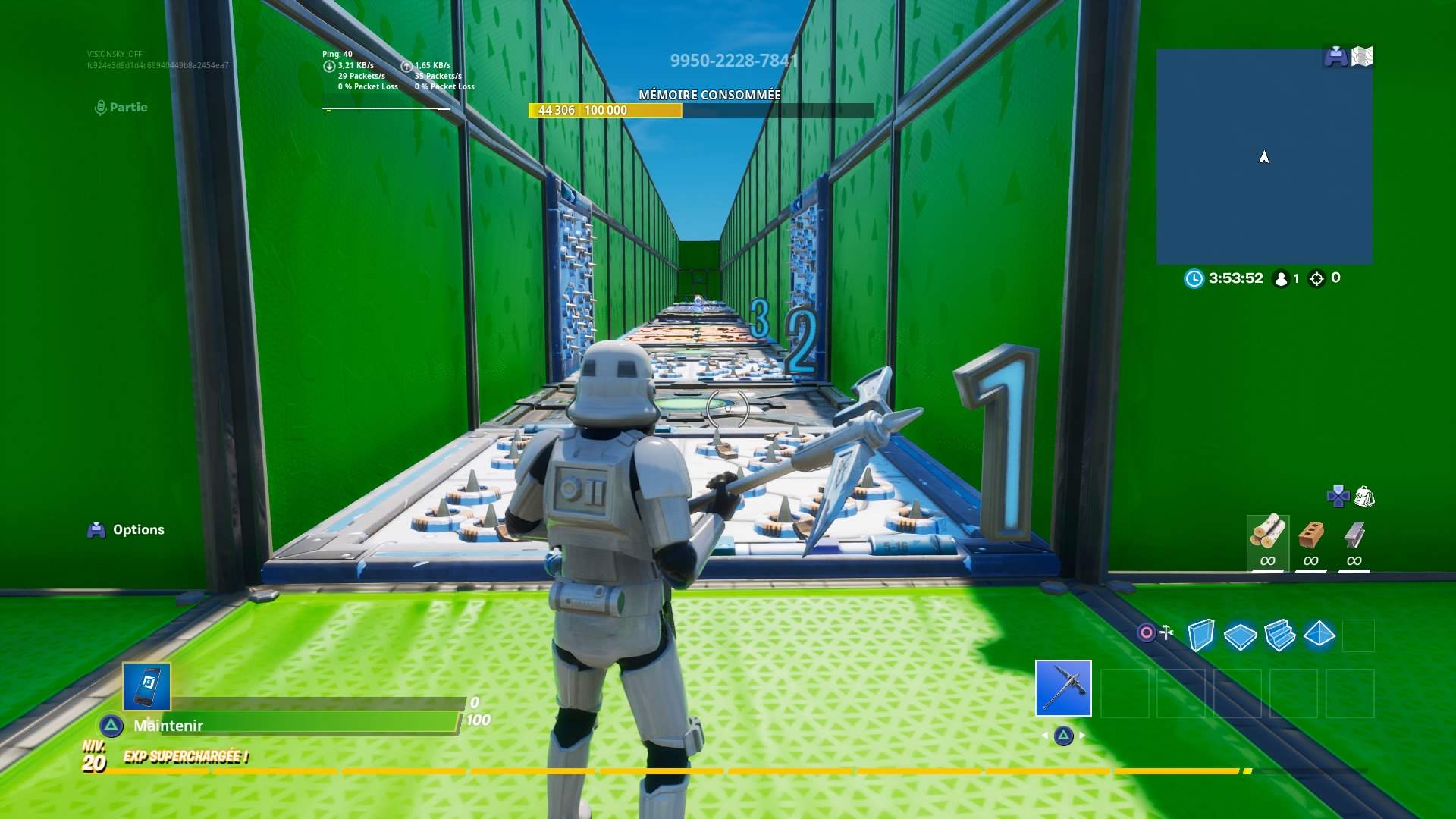Open the Partie voice panel

(126, 107)
